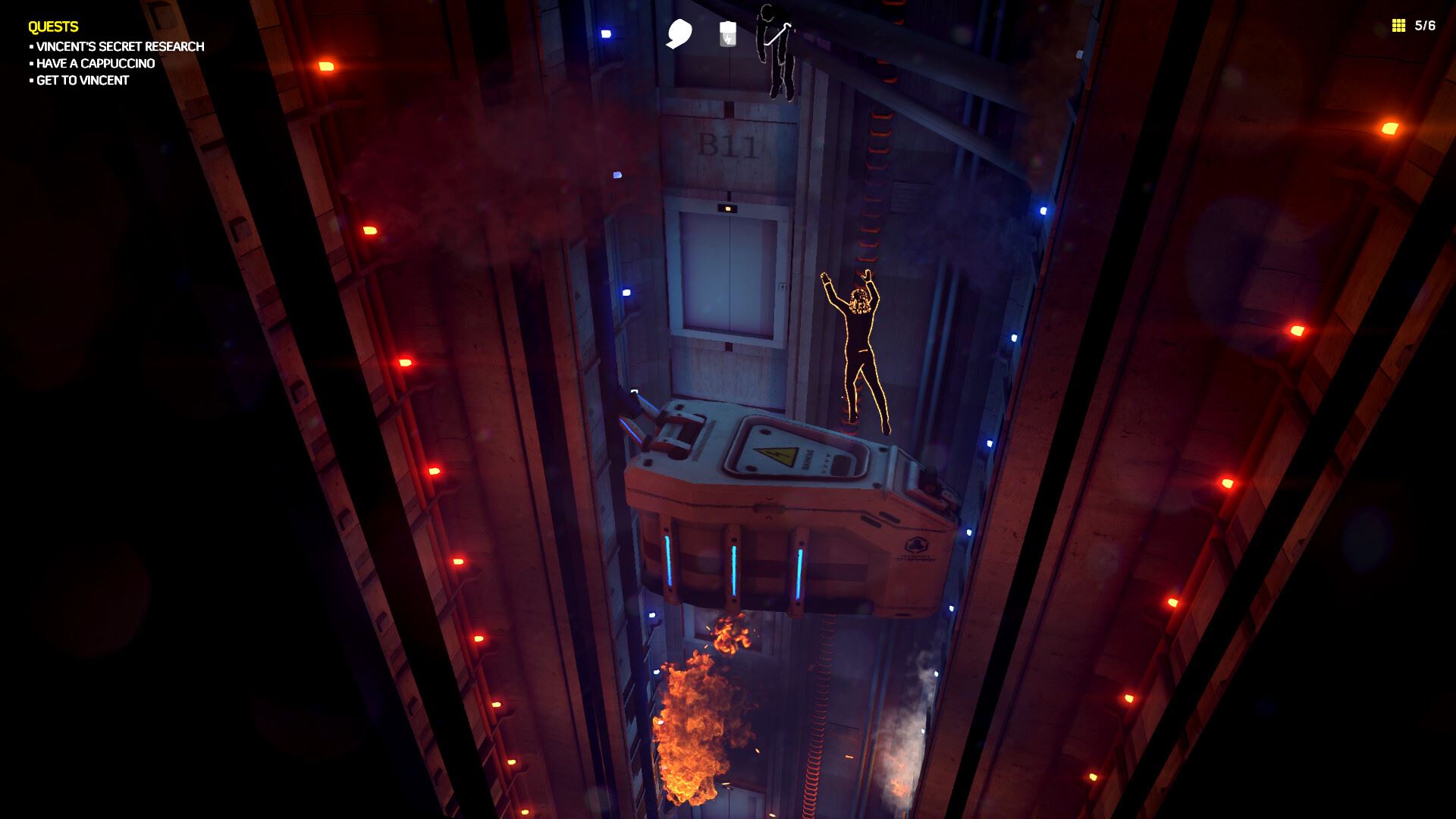Open the Quests tracker heading
This screenshot has height=819, width=1456.
click(53, 27)
